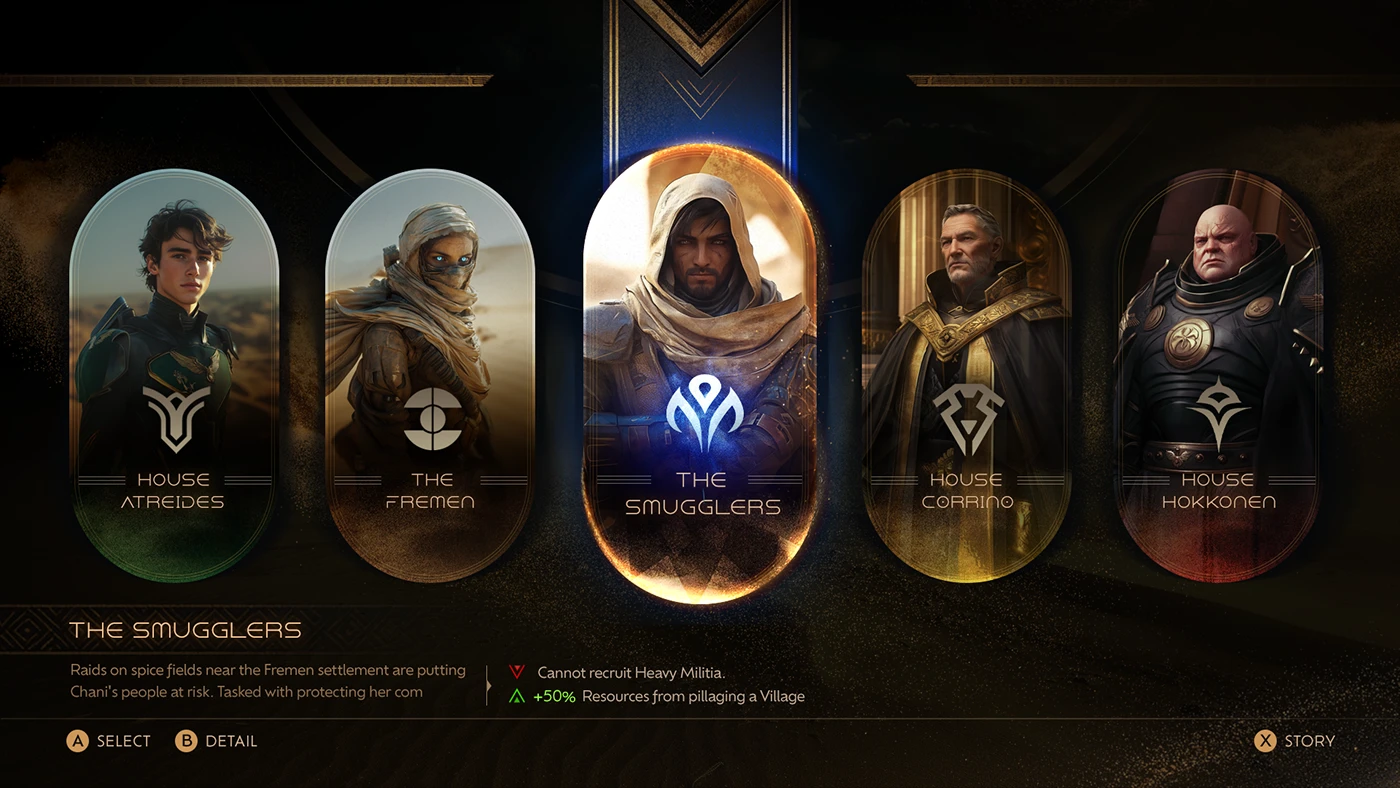Choose the House Hokkonen faction card
Image resolution: width=1400 pixels, height=788 pixels.
1219,375
